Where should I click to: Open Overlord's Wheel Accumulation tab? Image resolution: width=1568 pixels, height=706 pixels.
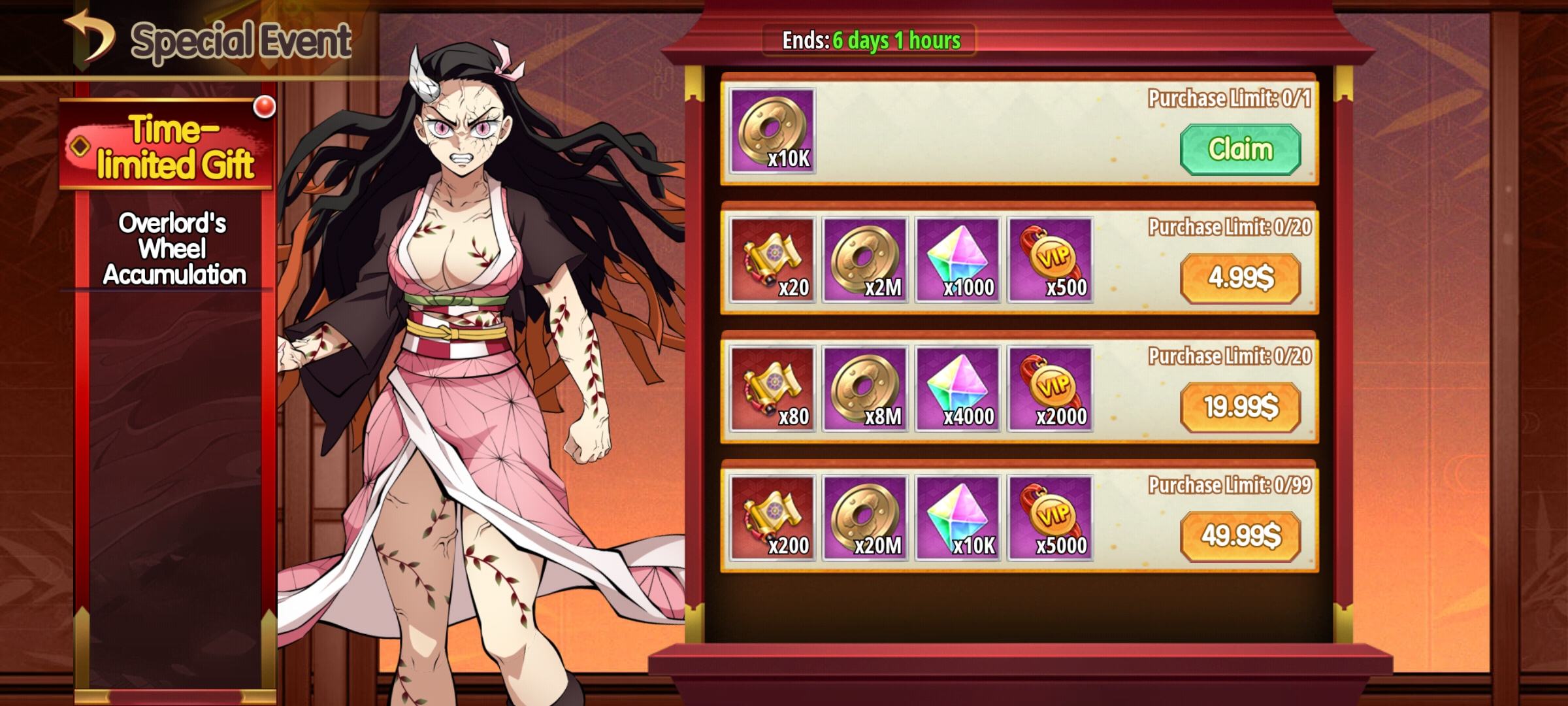click(174, 249)
